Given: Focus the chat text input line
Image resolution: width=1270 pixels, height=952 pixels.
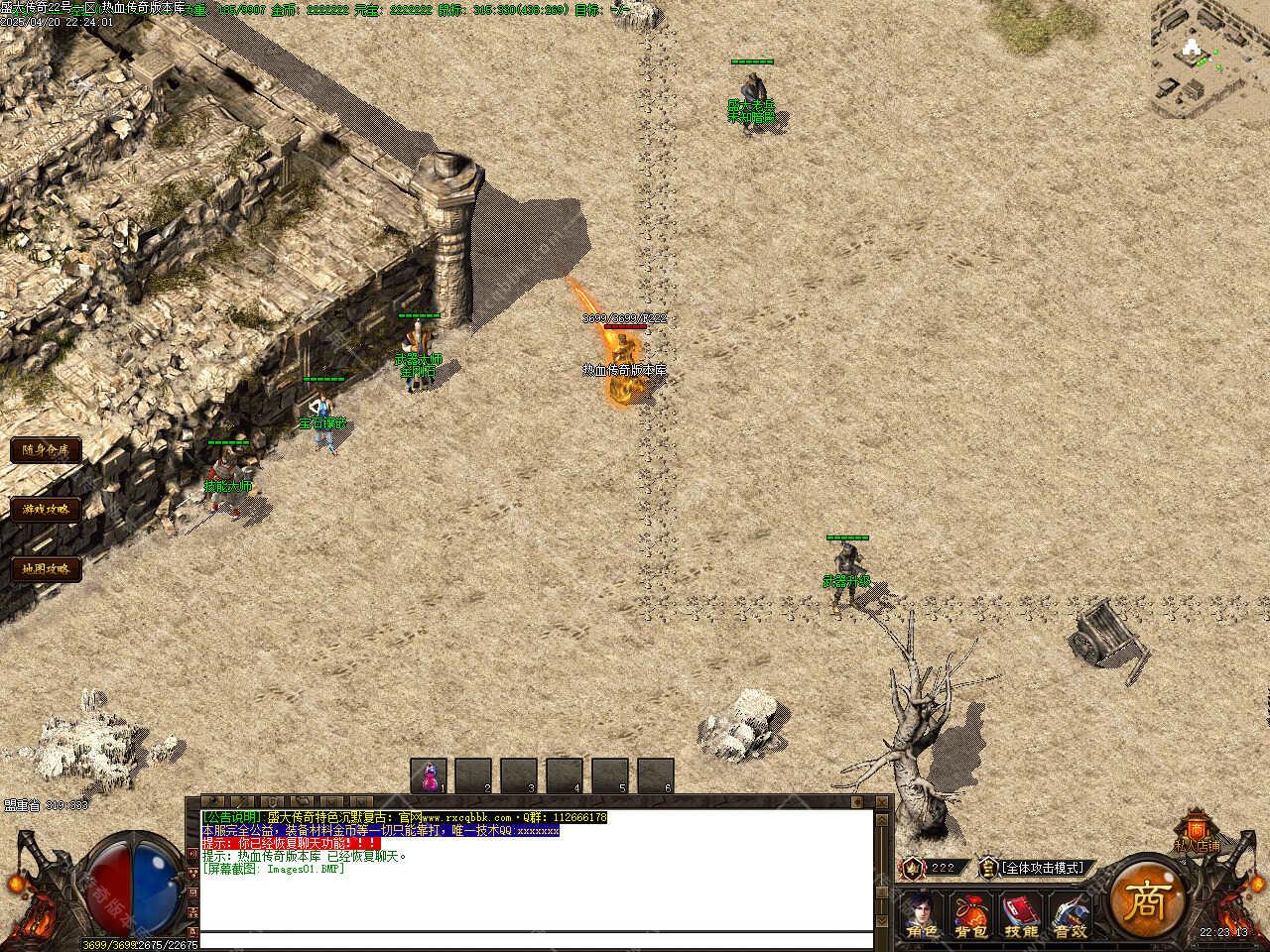Looking at the screenshot, I should pos(536,940).
